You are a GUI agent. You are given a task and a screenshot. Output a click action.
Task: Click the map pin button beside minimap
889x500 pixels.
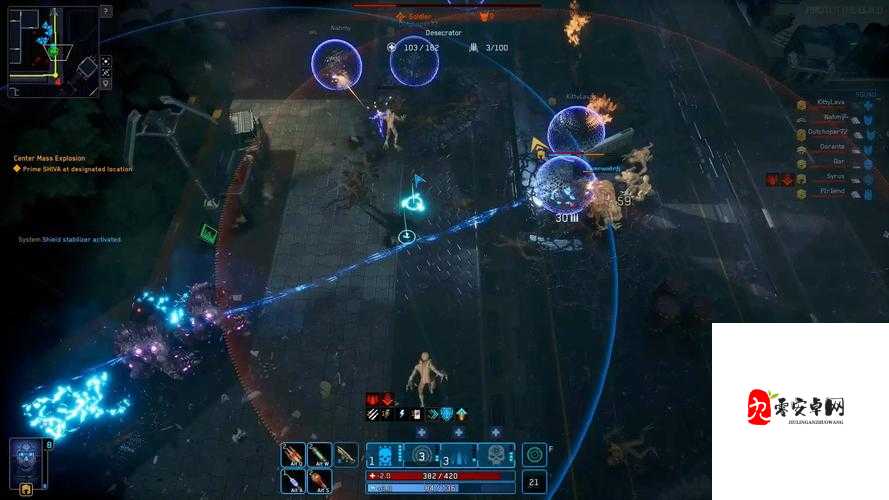pos(106,85)
